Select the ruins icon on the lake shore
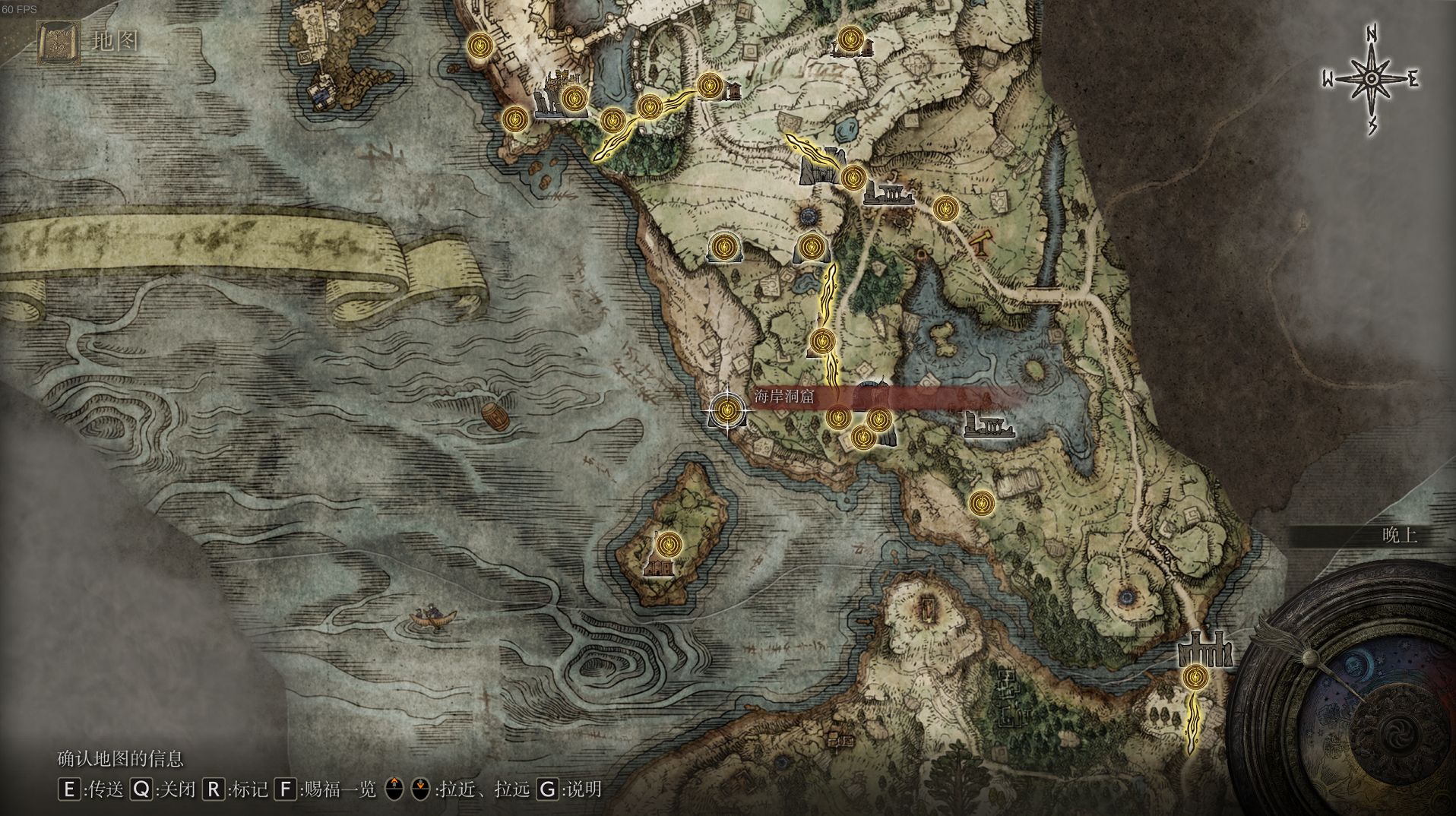This screenshot has height=816, width=1456. (x=989, y=425)
